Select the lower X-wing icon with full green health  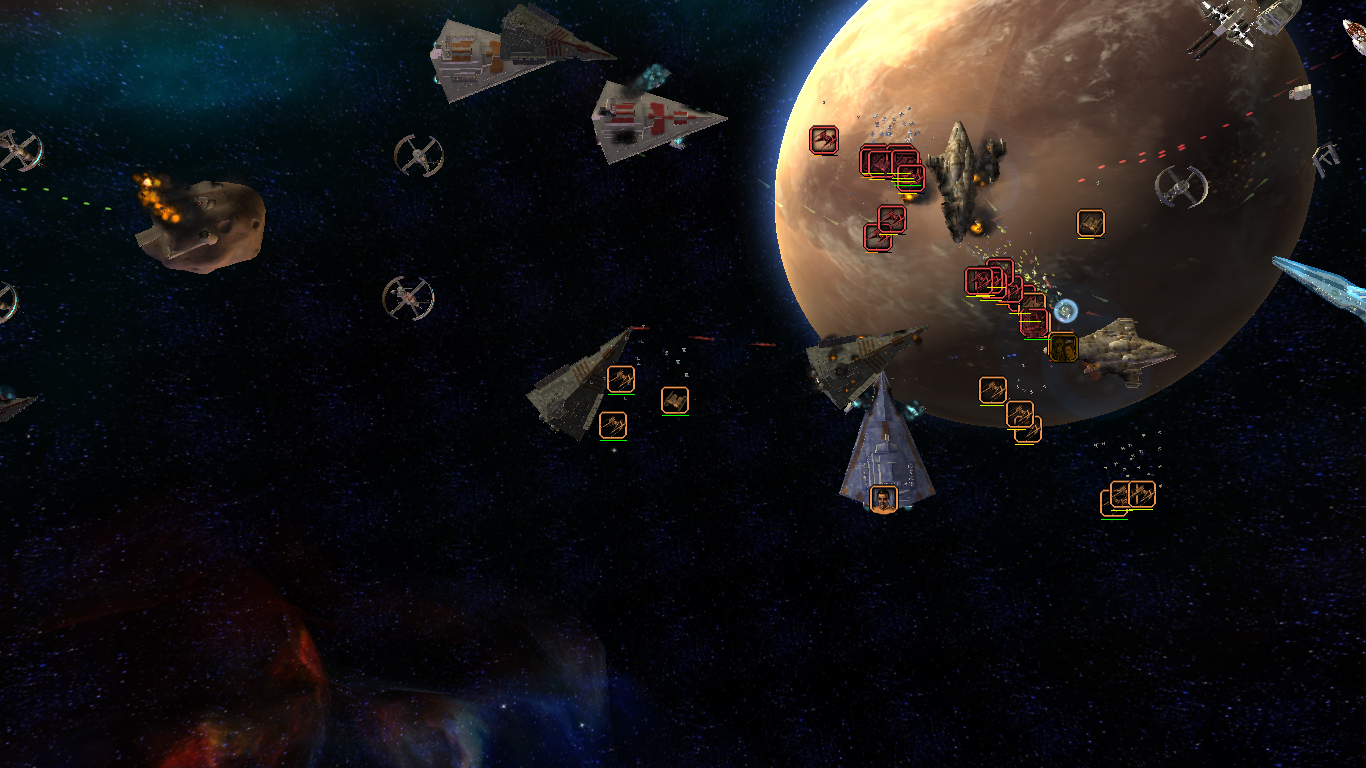coord(613,423)
